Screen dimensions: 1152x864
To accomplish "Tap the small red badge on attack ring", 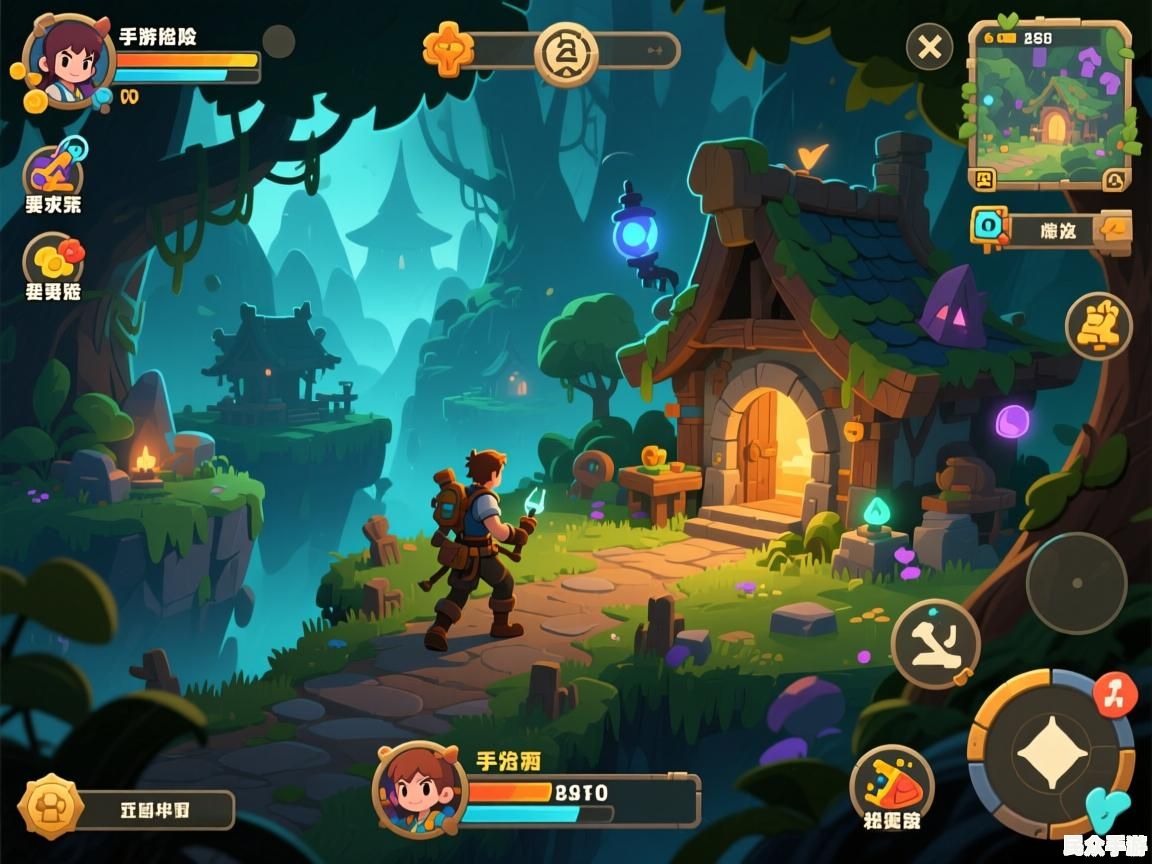I will 1115,693.
